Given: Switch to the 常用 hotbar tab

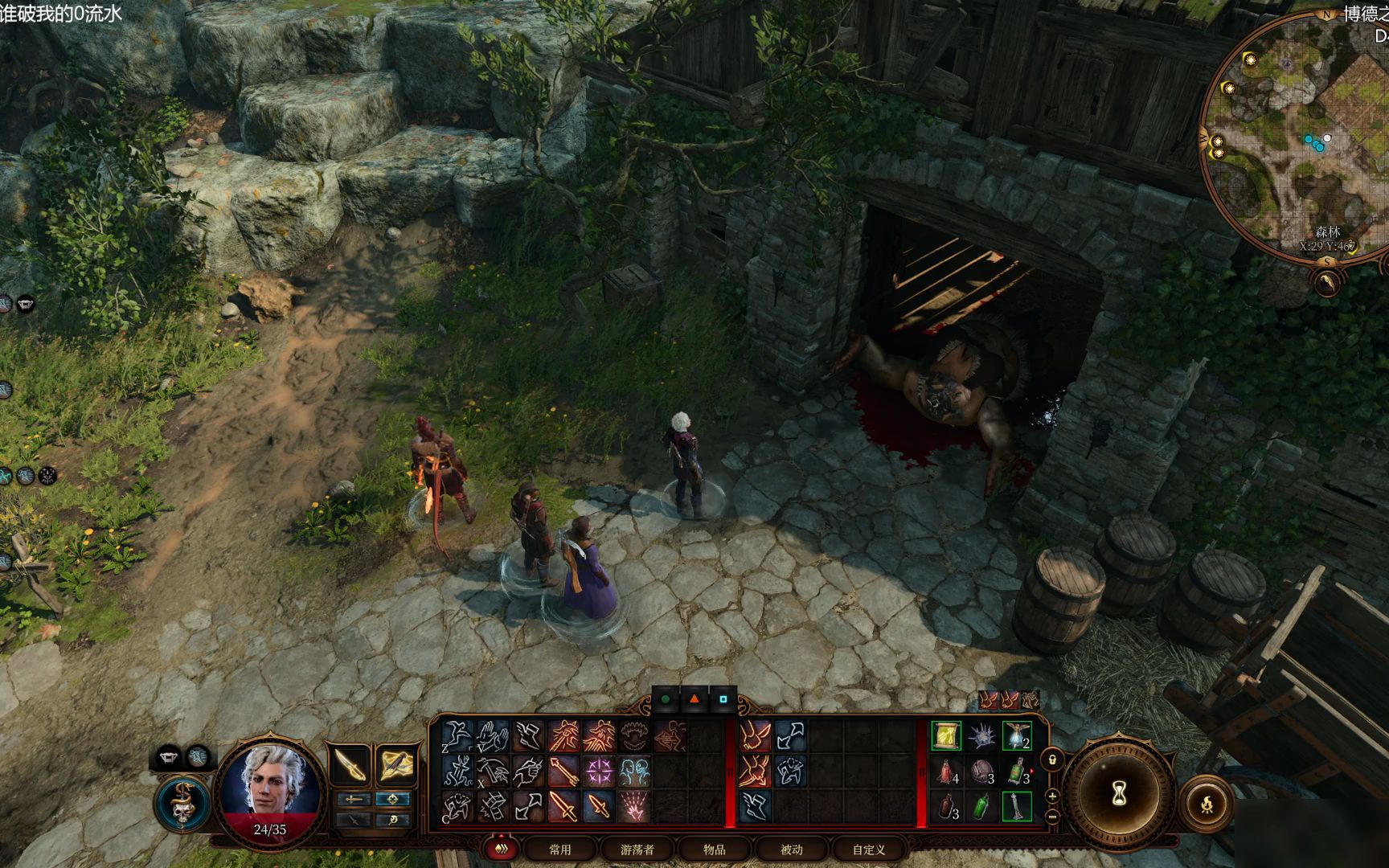Looking at the screenshot, I should (559, 849).
